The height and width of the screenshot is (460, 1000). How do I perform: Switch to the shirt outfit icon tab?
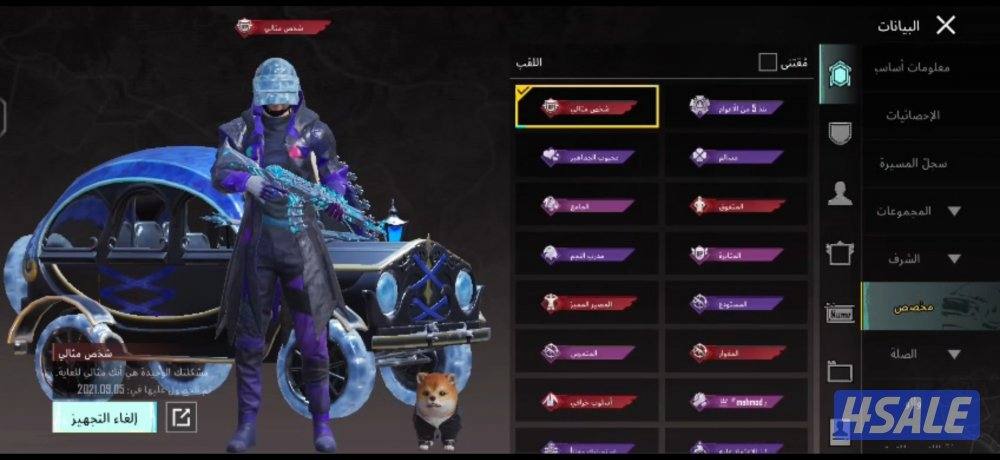840,254
